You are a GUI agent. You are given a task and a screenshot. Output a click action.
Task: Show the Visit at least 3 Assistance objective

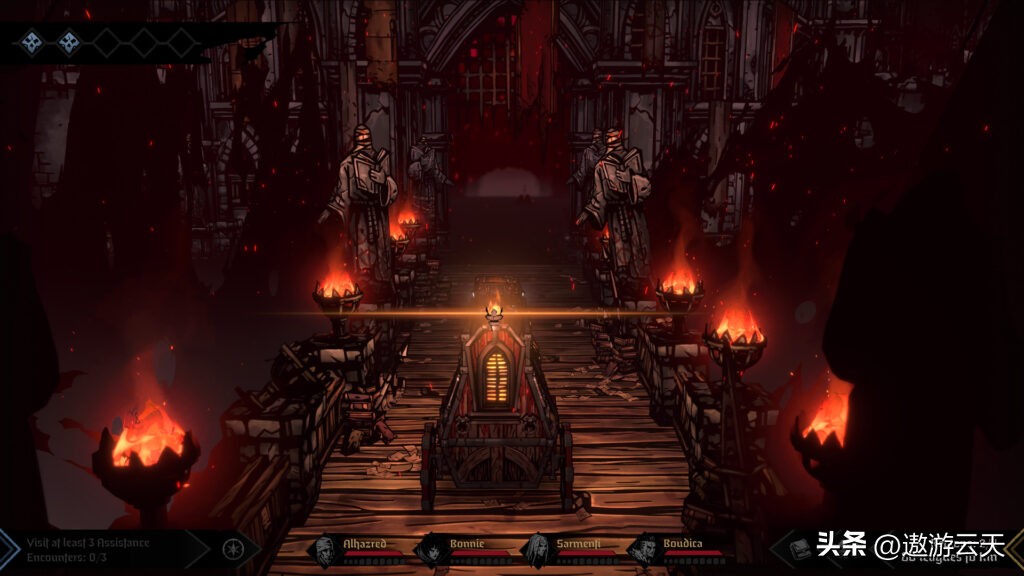pos(88,542)
